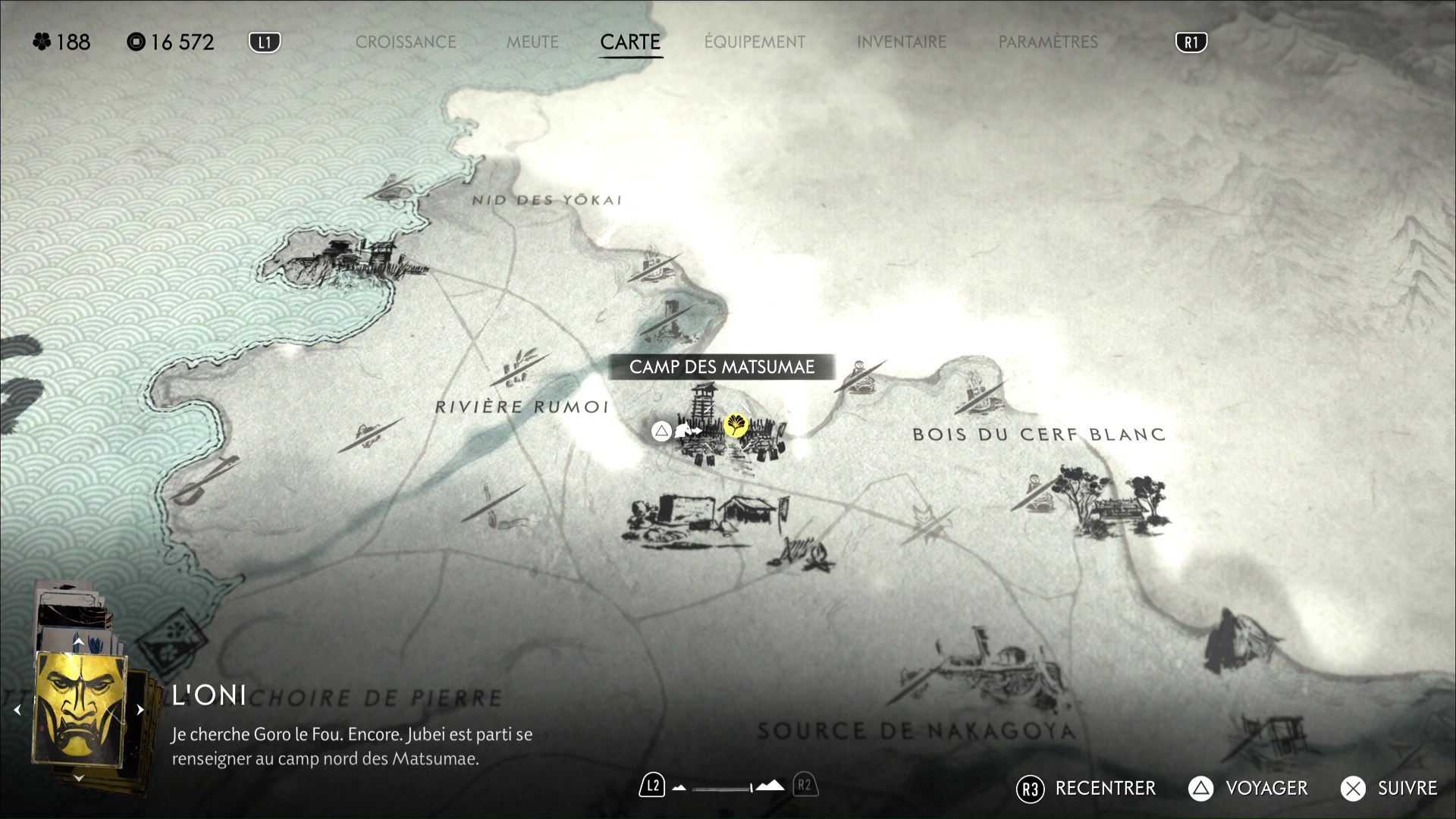Select the horse marker at the camp
The height and width of the screenshot is (819, 1456).
click(x=687, y=431)
